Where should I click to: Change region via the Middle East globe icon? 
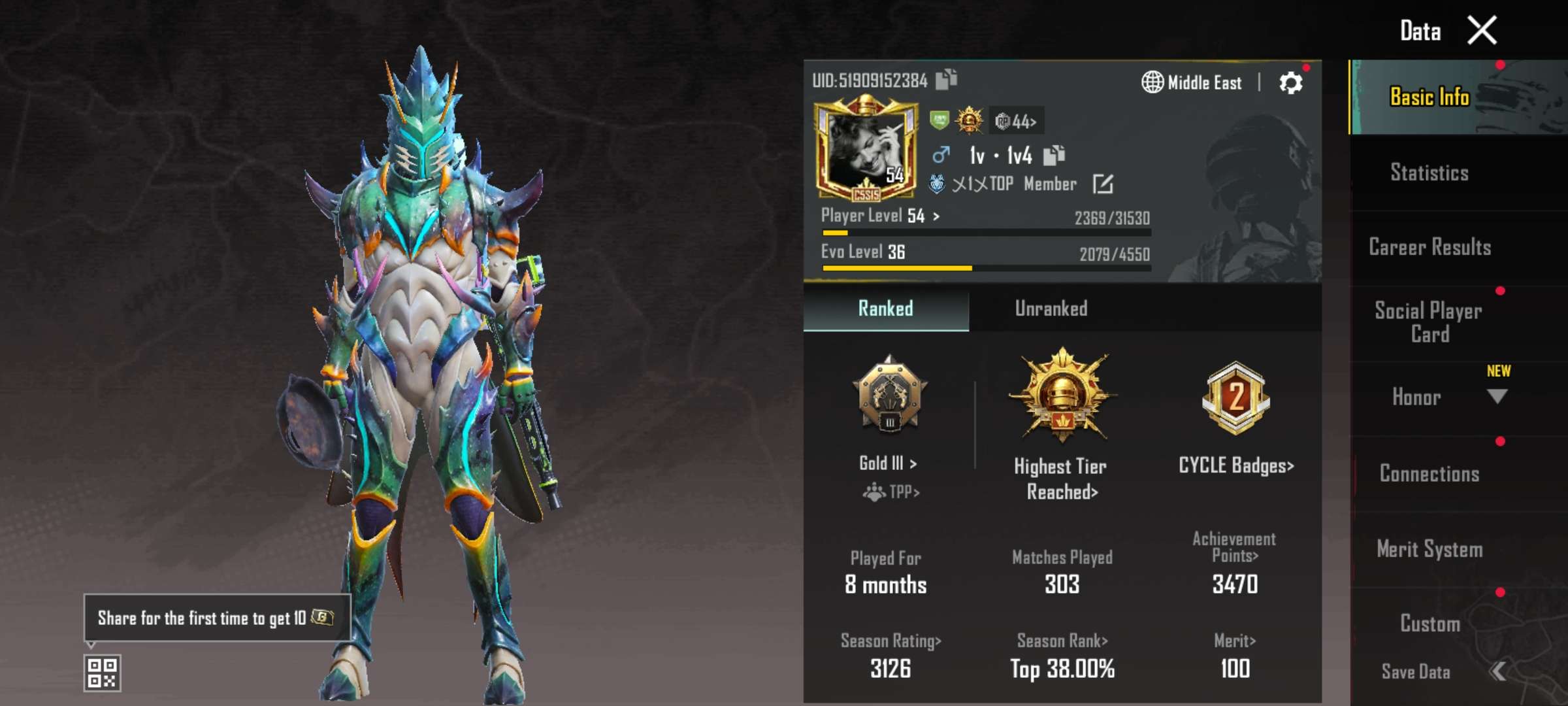click(x=1154, y=82)
